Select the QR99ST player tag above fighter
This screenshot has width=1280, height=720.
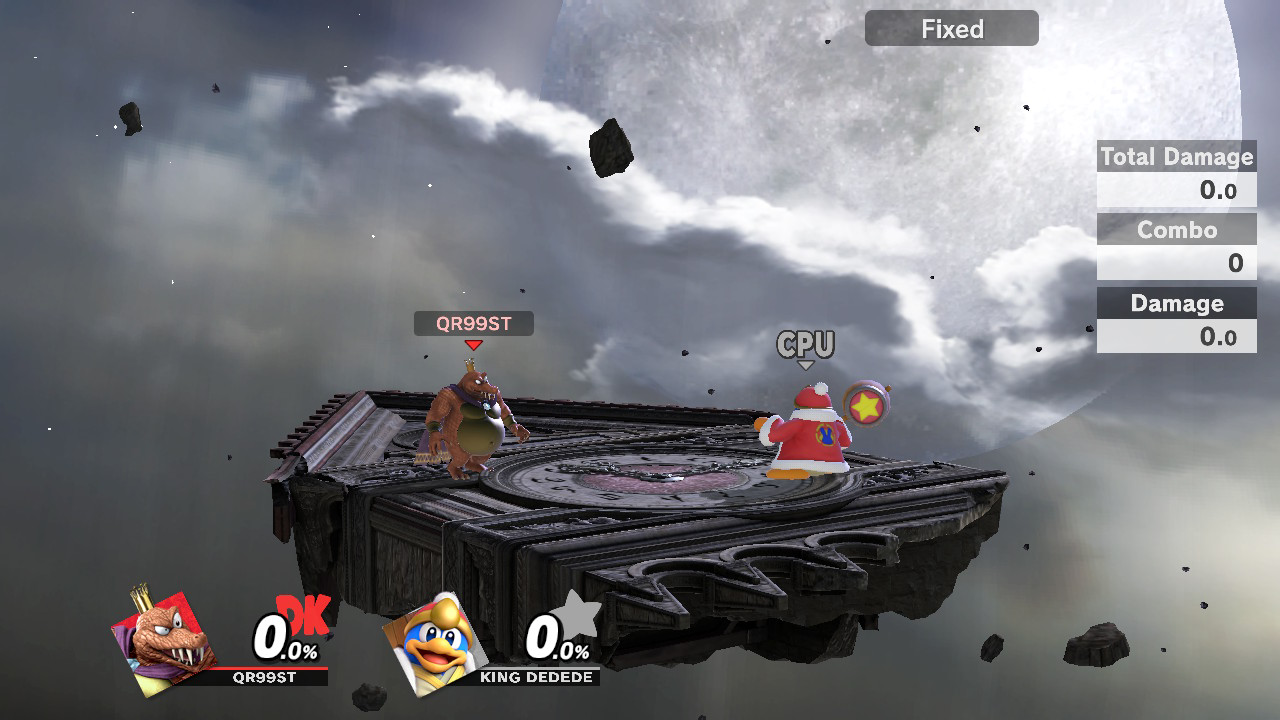[473, 323]
